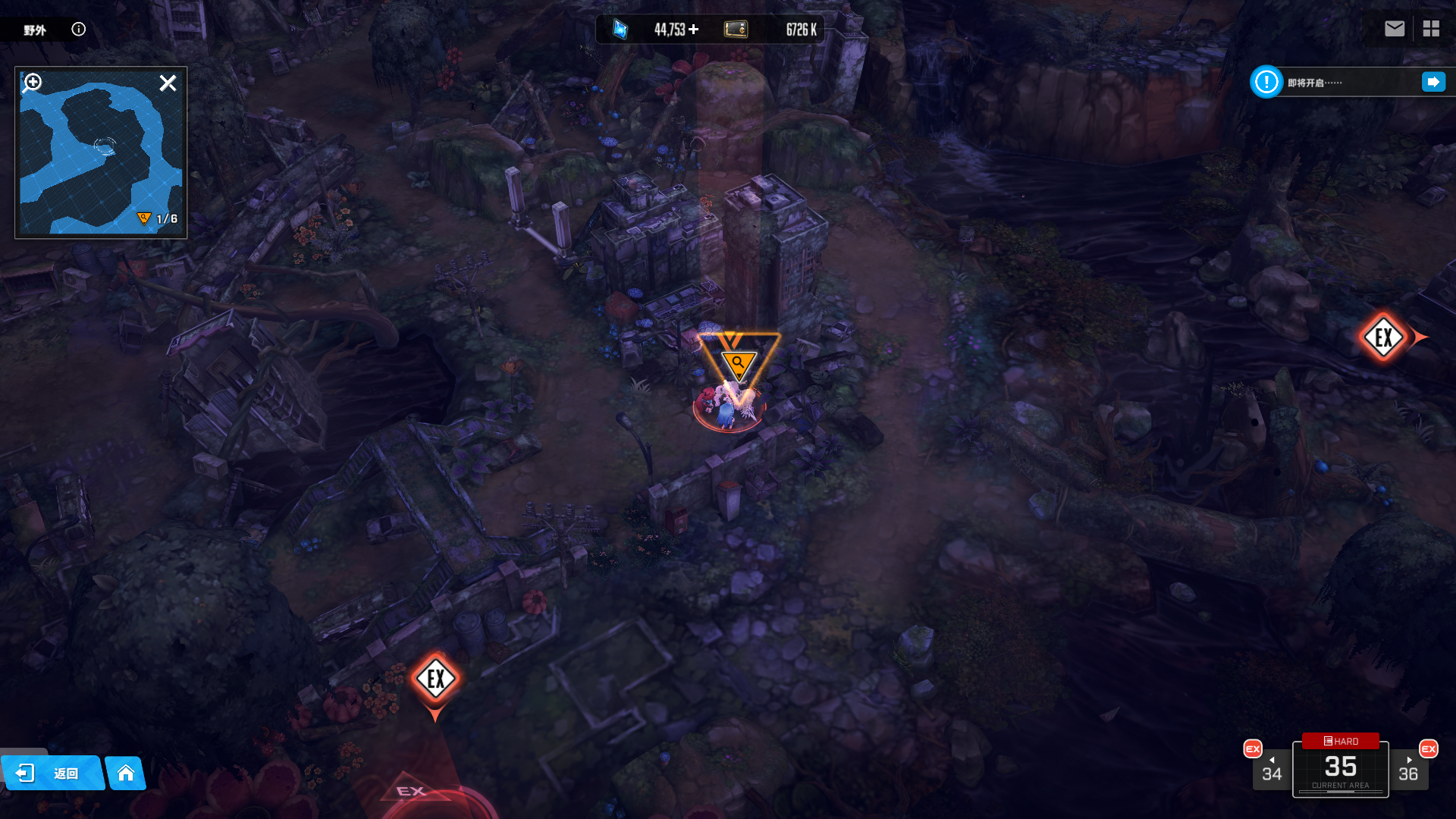Select the EX stage marker at bottom
This screenshot has height=819, width=1456.
pyautogui.click(x=436, y=679)
